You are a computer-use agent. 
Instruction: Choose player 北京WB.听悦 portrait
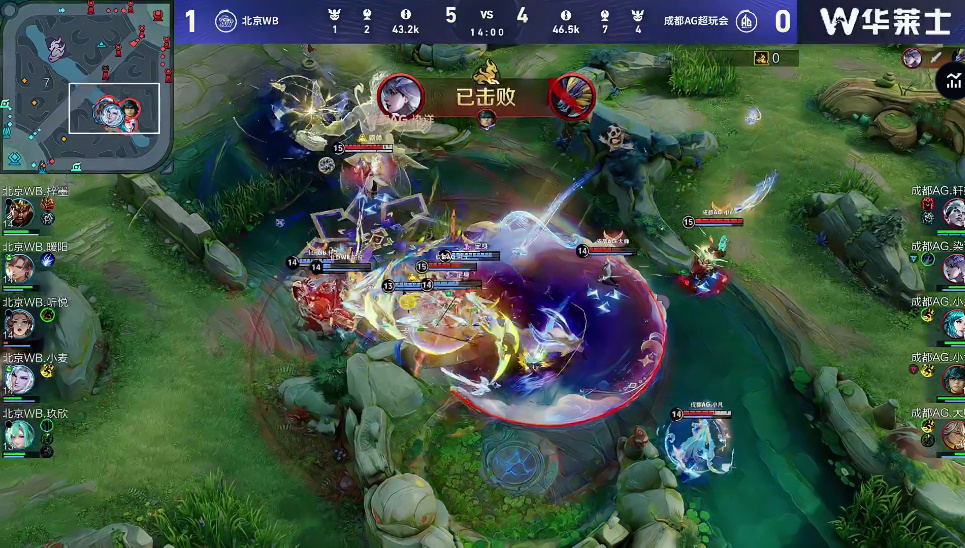point(19,324)
